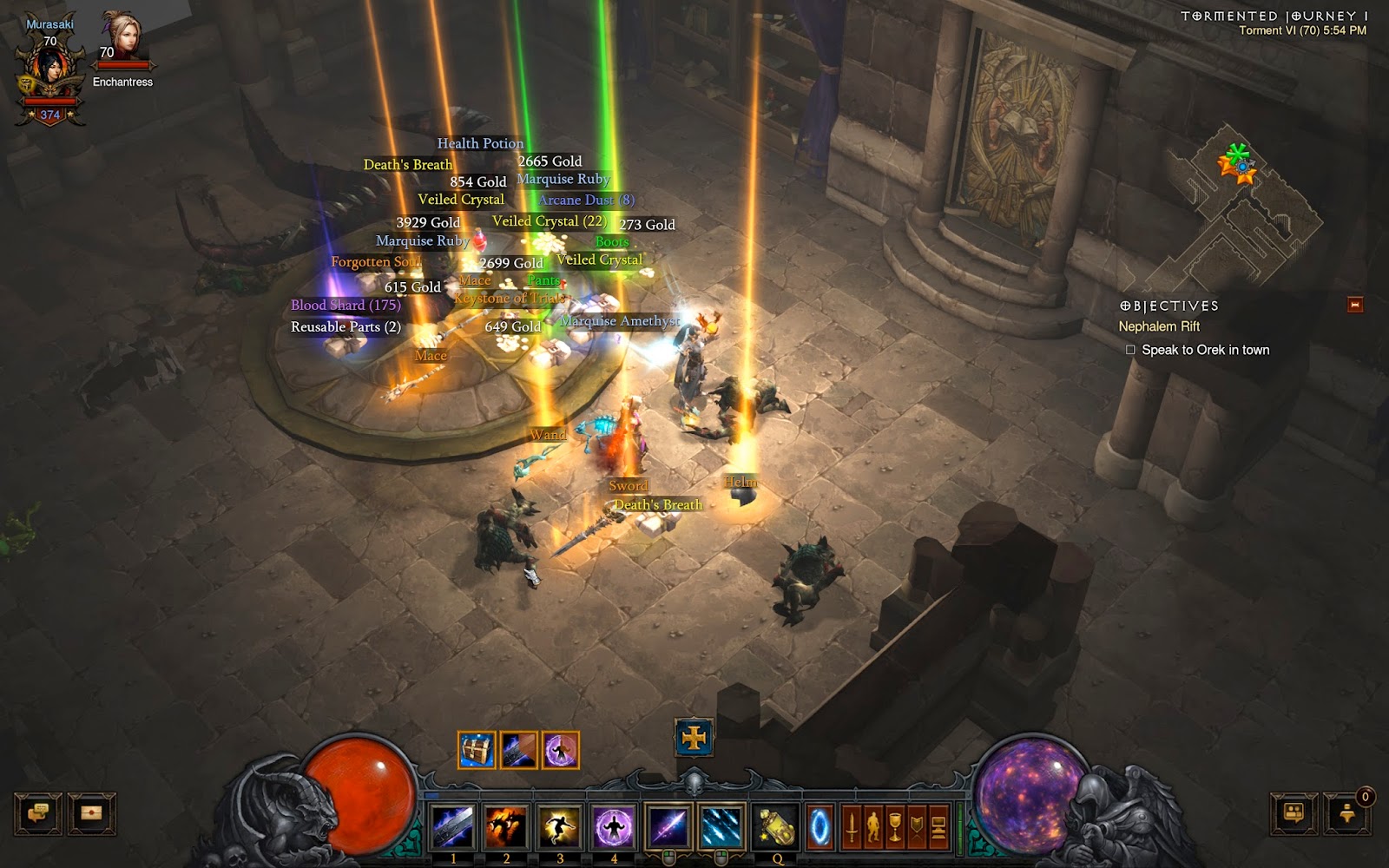Open the game menu computer button
1389x868 pixels.
coord(938,827)
